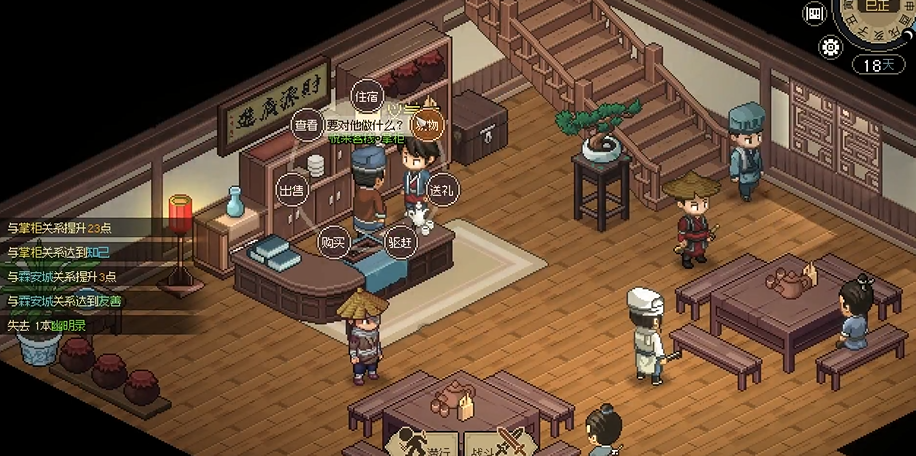916x456 pixels.
Task: Choose 住宿 (lodging) from the radial menu
Action: tap(366, 97)
